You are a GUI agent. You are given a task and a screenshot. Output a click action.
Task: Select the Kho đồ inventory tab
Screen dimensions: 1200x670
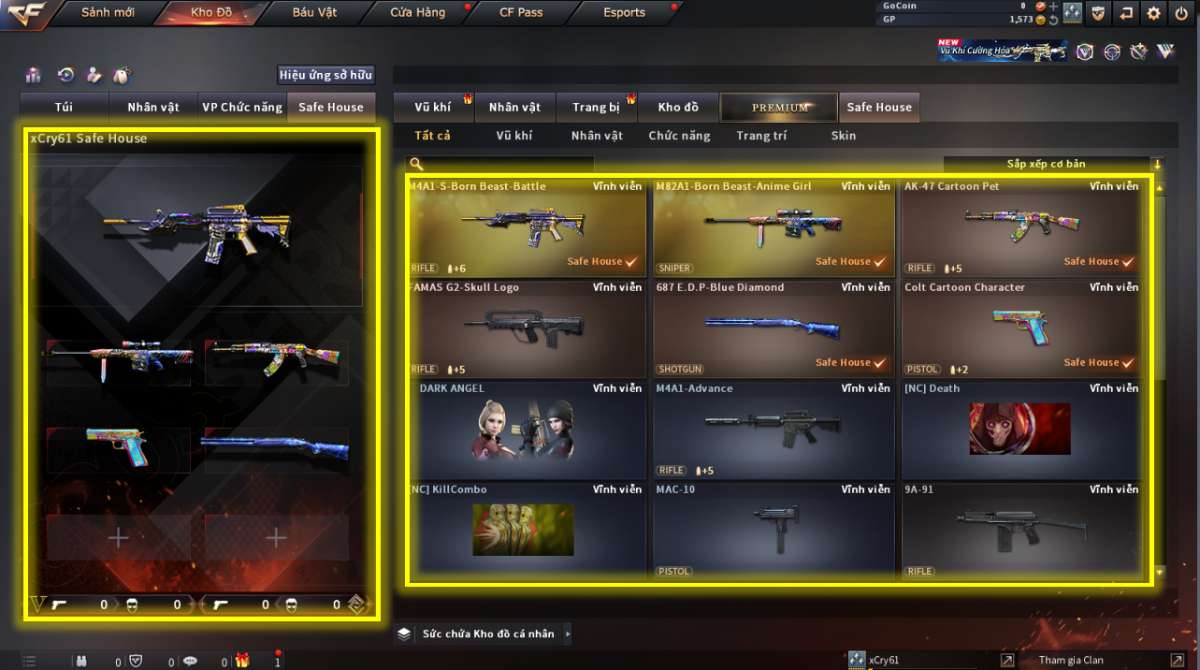click(678, 107)
